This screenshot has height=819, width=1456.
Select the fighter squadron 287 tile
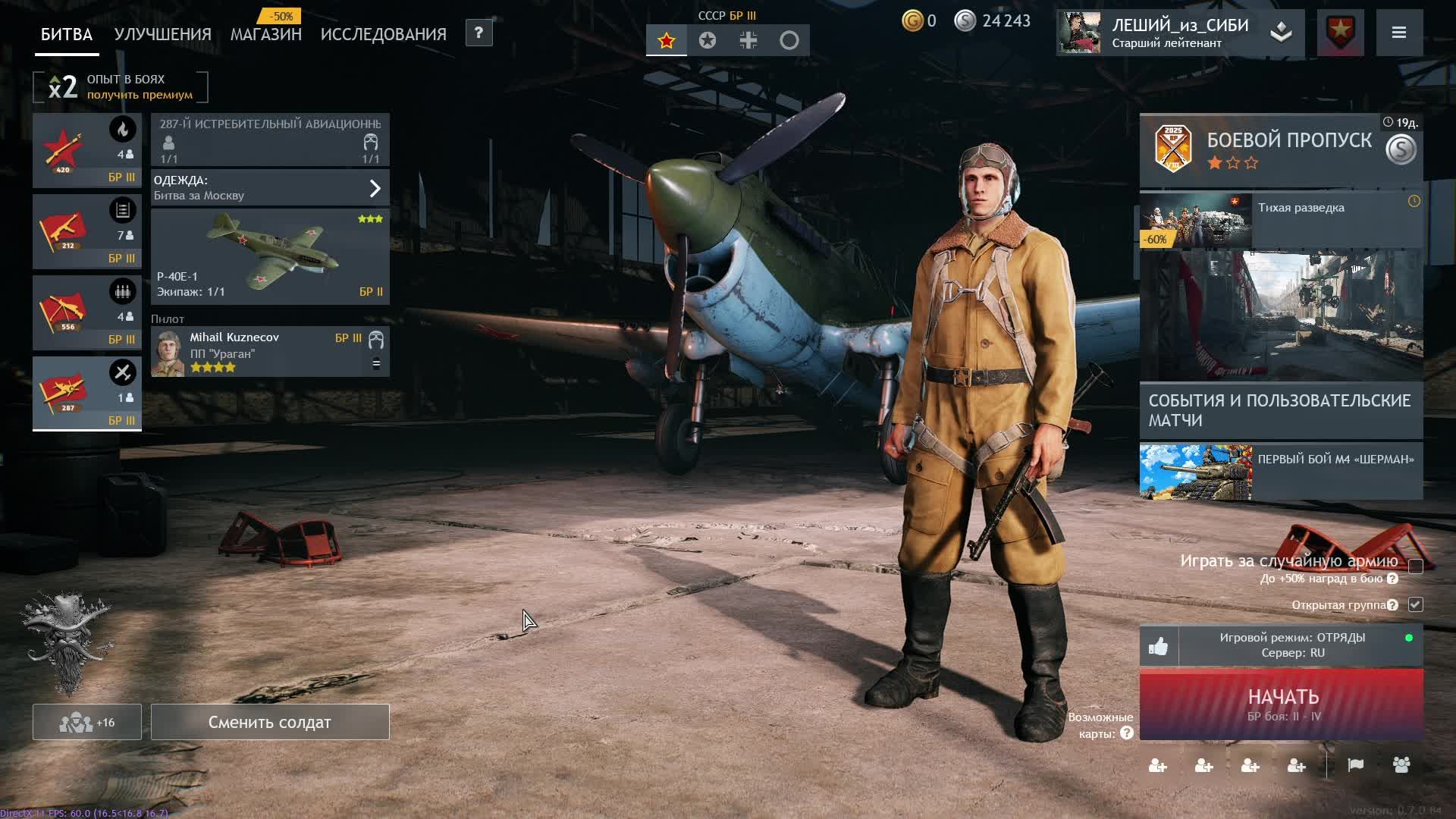pyautogui.click(x=86, y=393)
